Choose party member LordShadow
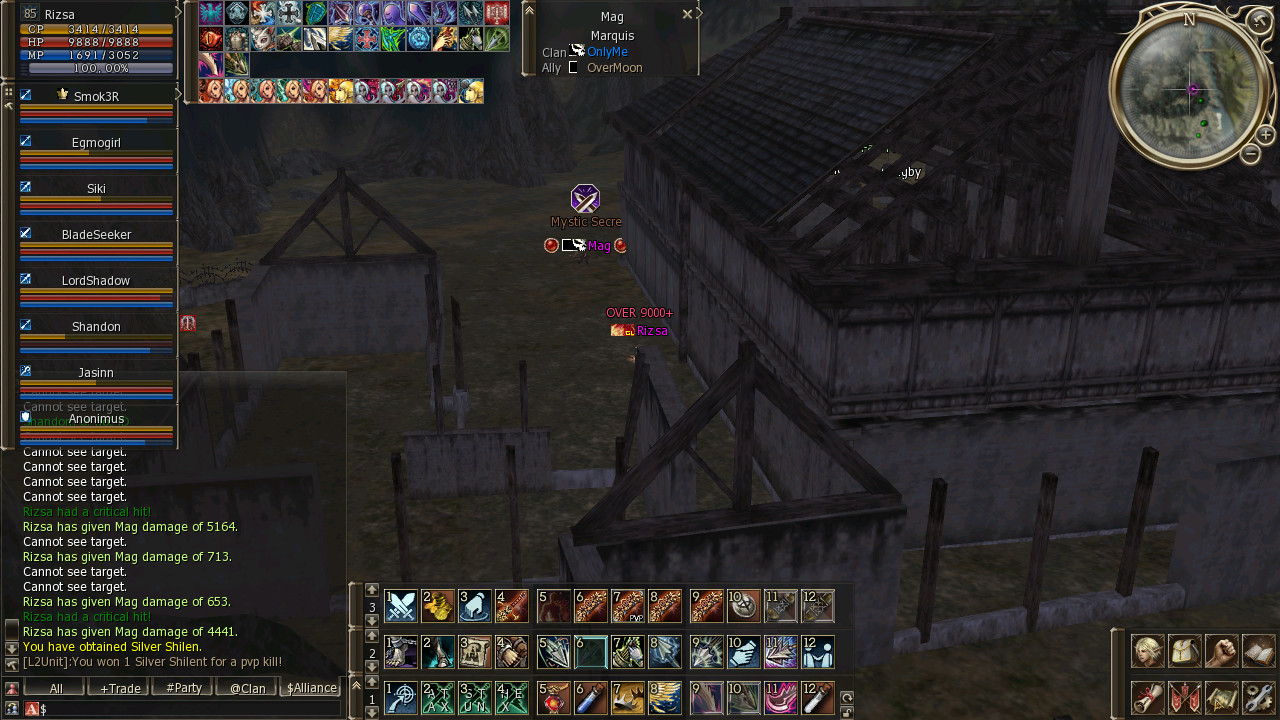1280x720 pixels. click(96, 281)
